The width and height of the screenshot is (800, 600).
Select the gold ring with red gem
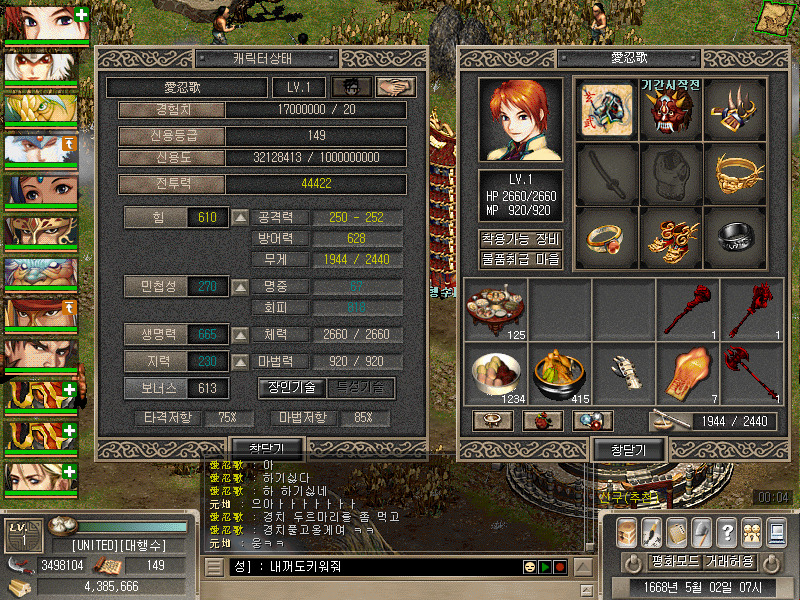pyautogui.click(x=605, y=237)
